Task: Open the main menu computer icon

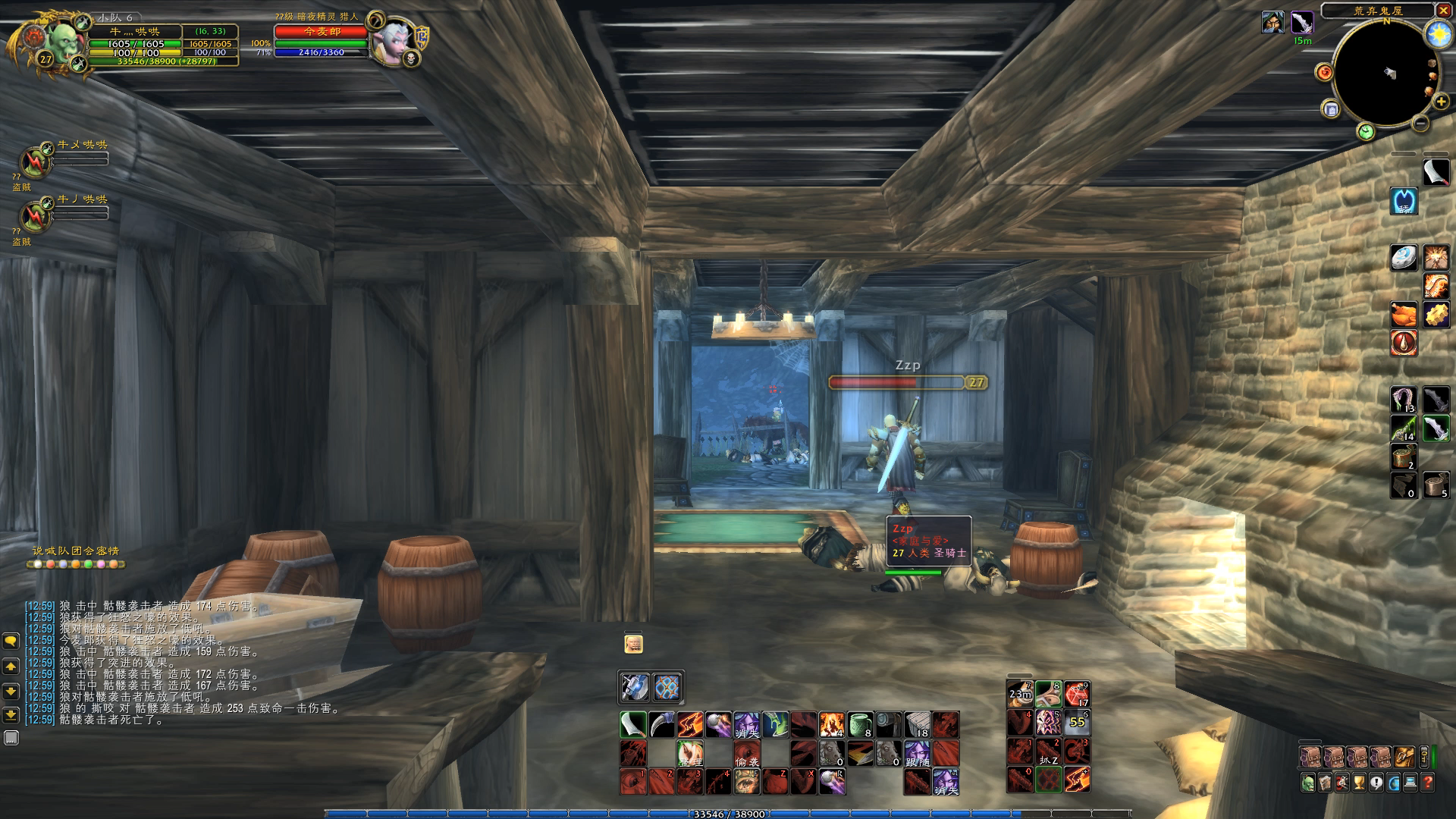Action: coord(1411,783)
